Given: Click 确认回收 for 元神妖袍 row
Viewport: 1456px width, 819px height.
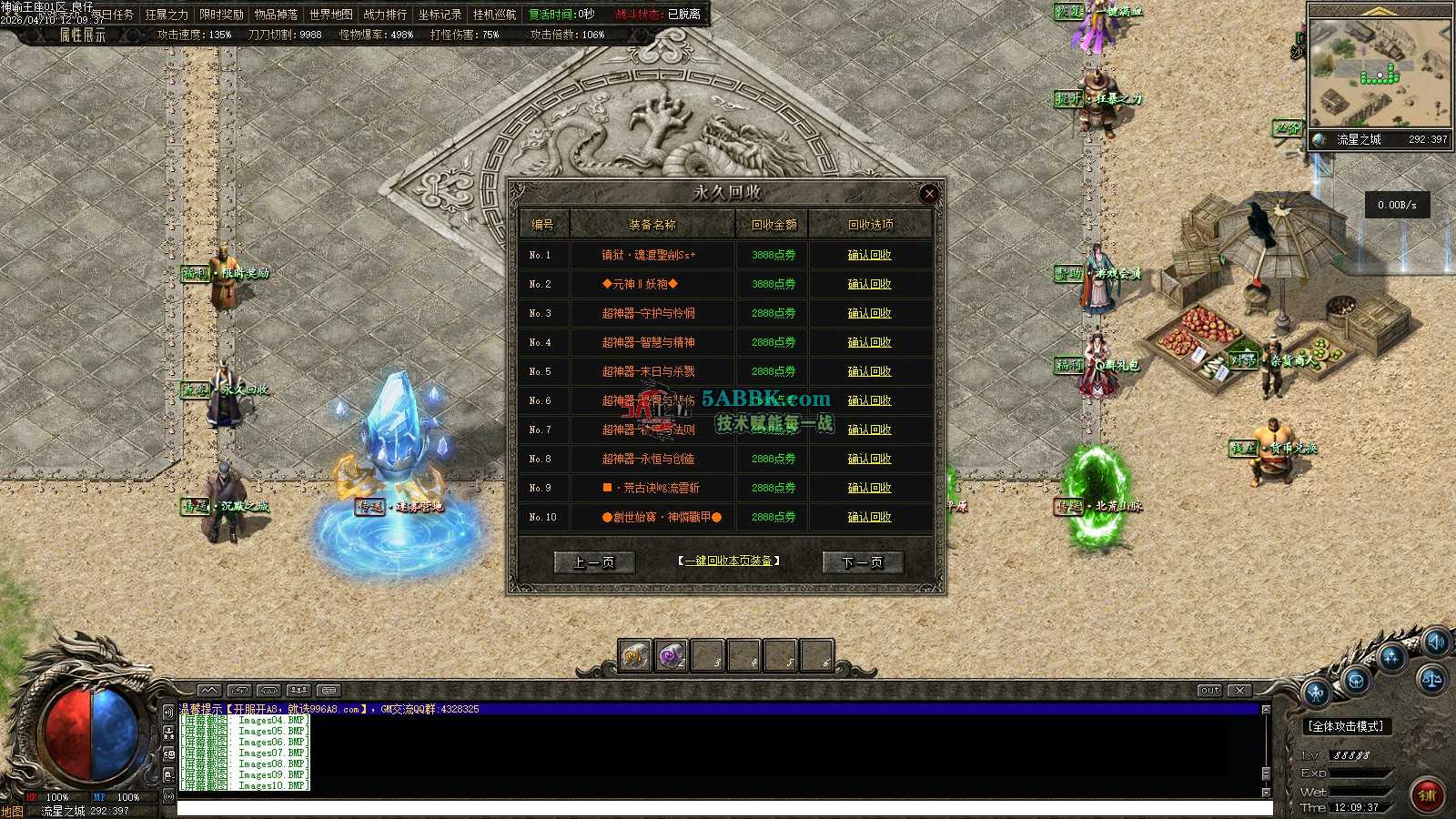Looking at the screenshot, I should [869, 284].
